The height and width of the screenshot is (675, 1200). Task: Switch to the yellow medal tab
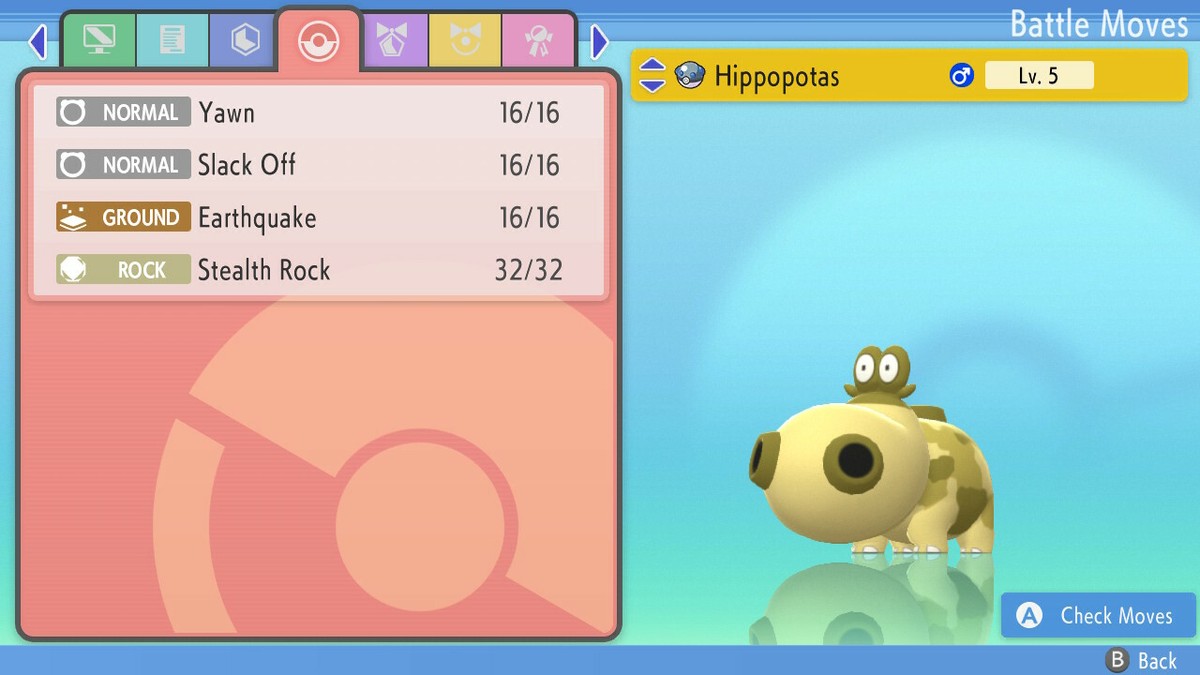465,40
